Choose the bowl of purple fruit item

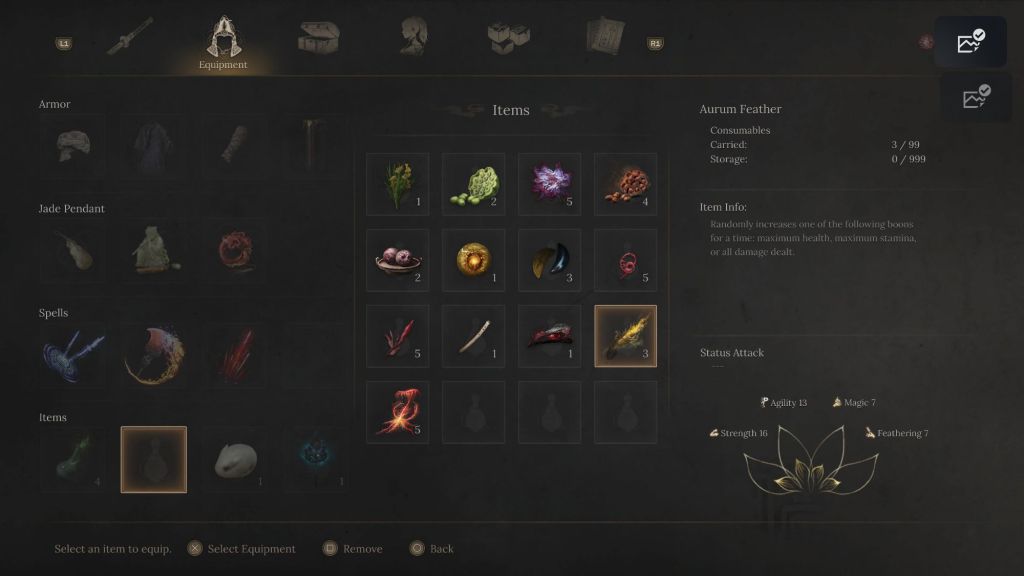point(398,260)
